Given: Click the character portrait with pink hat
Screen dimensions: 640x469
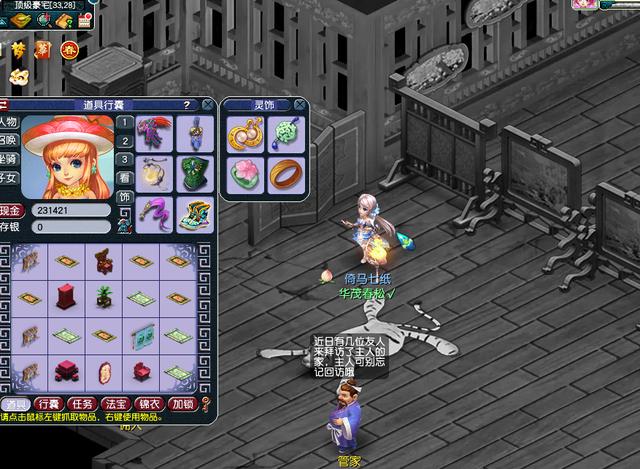Looking at the screenshot, I should (63, 156).
